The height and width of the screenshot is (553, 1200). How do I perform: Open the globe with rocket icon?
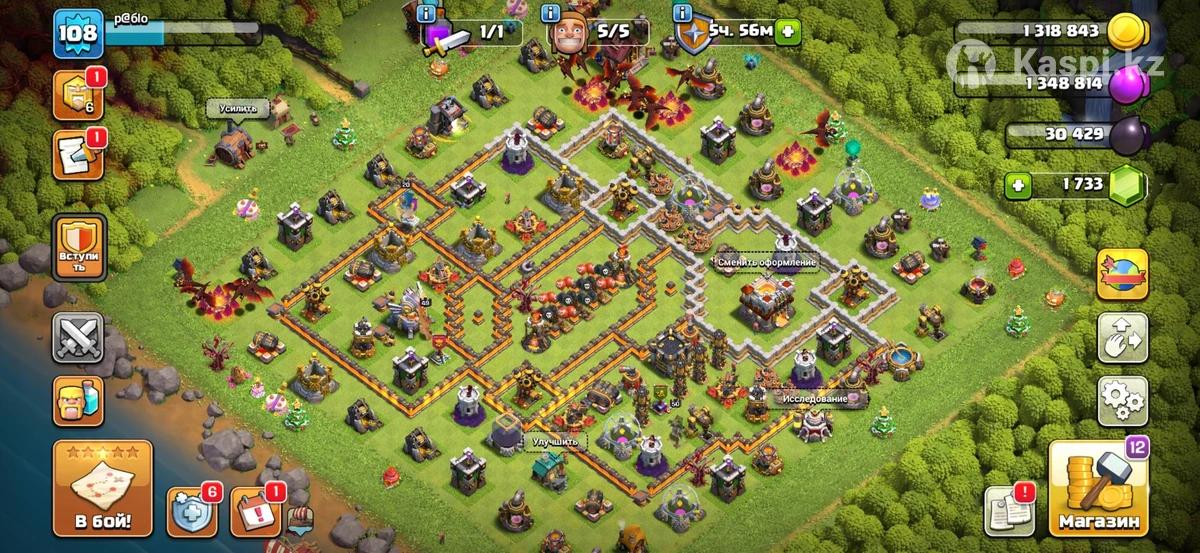(x=1122, y=275)
